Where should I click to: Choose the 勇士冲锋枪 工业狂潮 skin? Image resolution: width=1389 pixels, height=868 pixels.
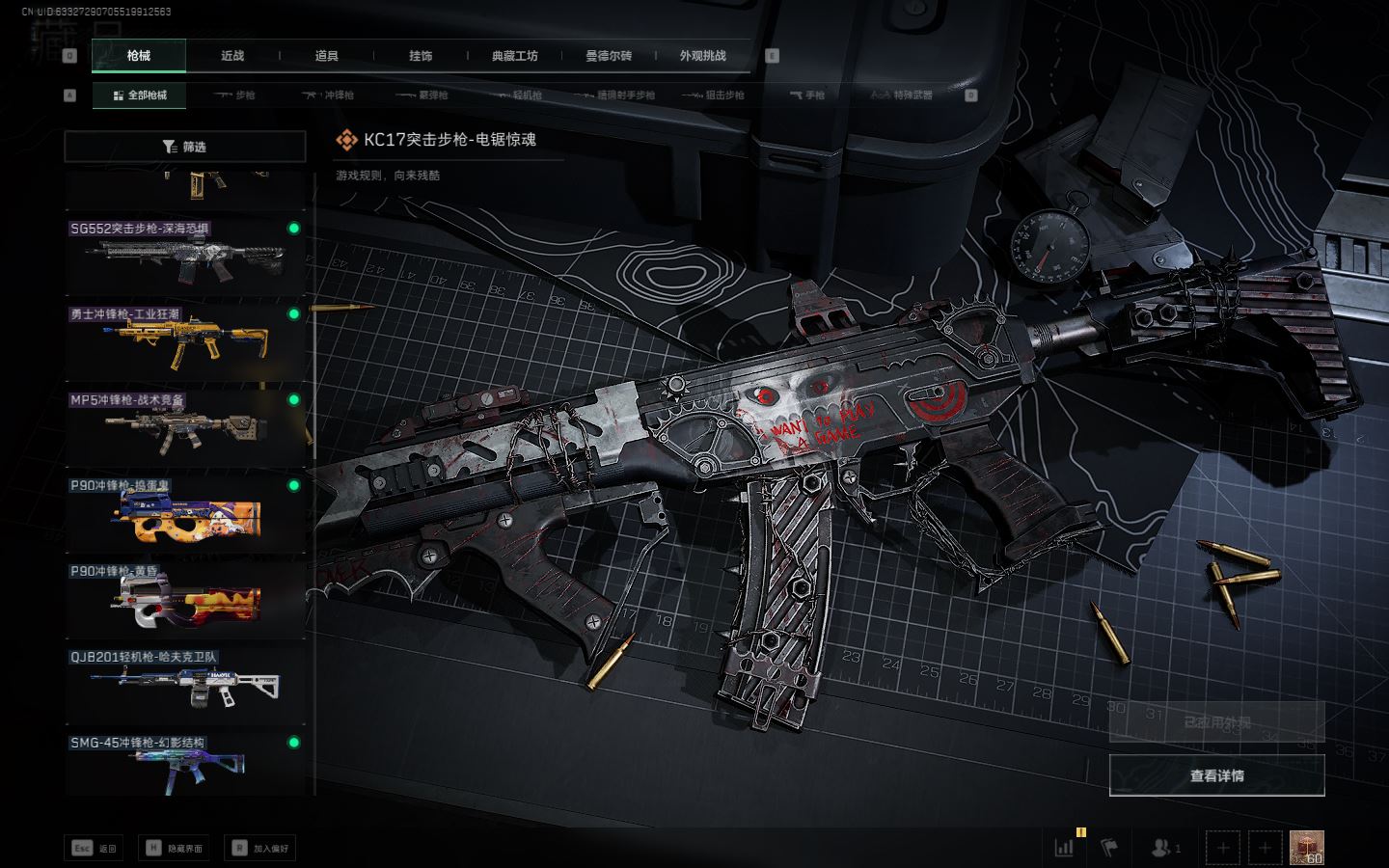pyautogui.click(x=185, y=341)
